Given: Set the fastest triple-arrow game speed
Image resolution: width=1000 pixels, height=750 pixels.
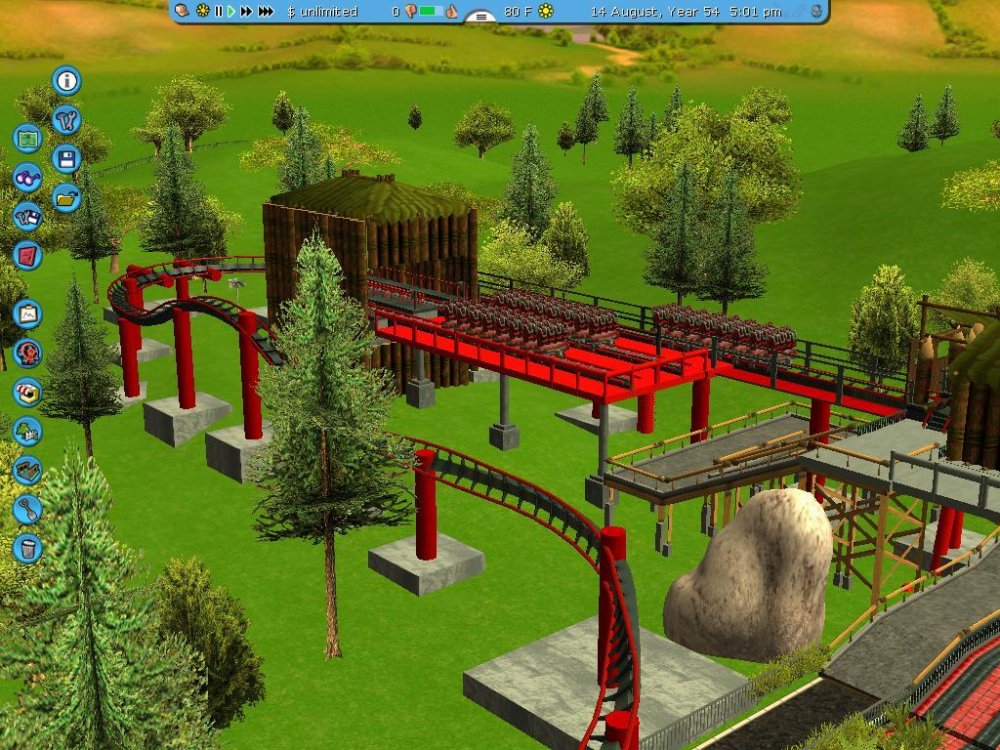Looking at the screenshot, I should point(266,11).
